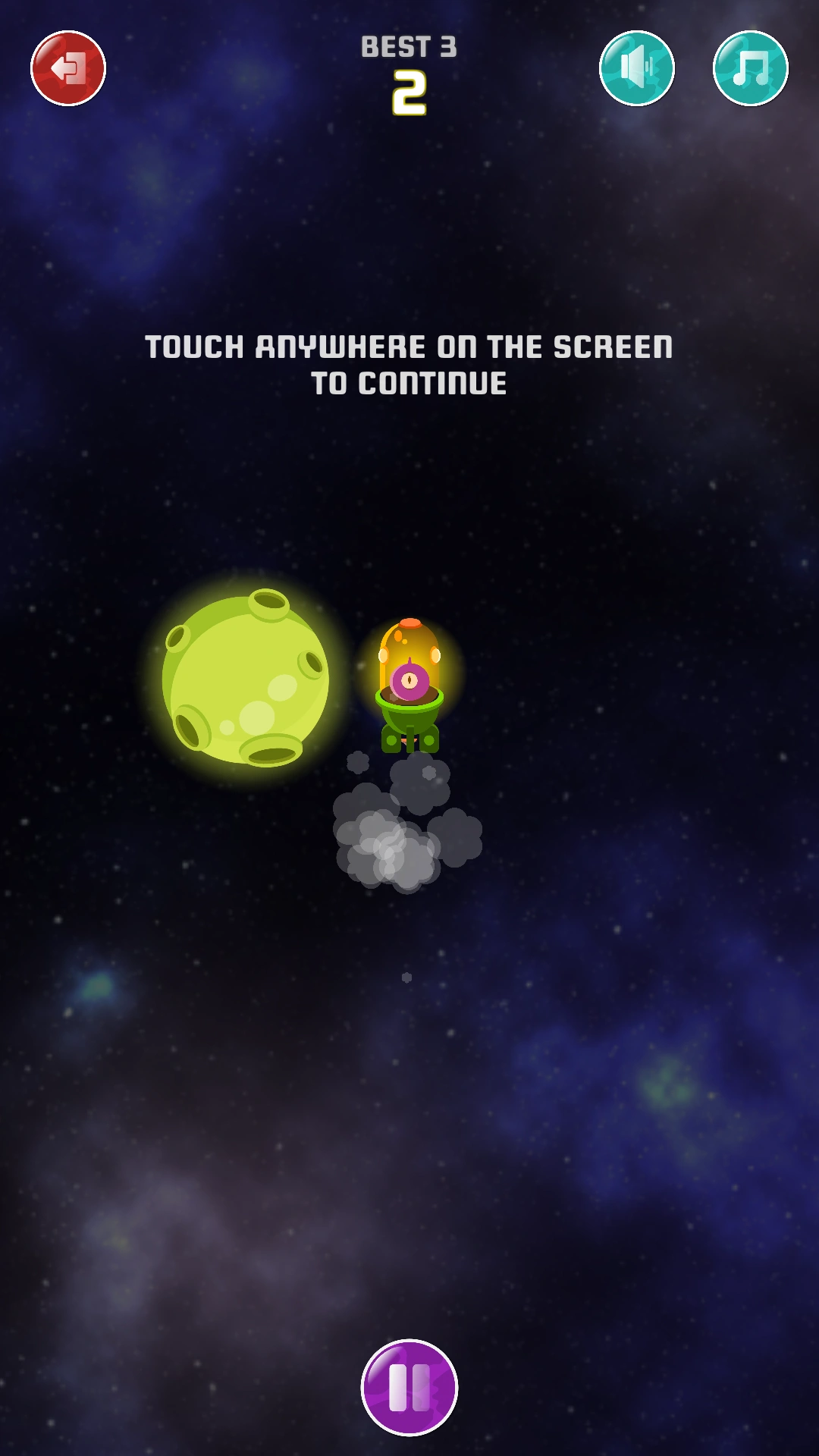Viewport: 819px width, 1456px height.
Task: Pause the game with the purple button
Action: pos(409,1387)
